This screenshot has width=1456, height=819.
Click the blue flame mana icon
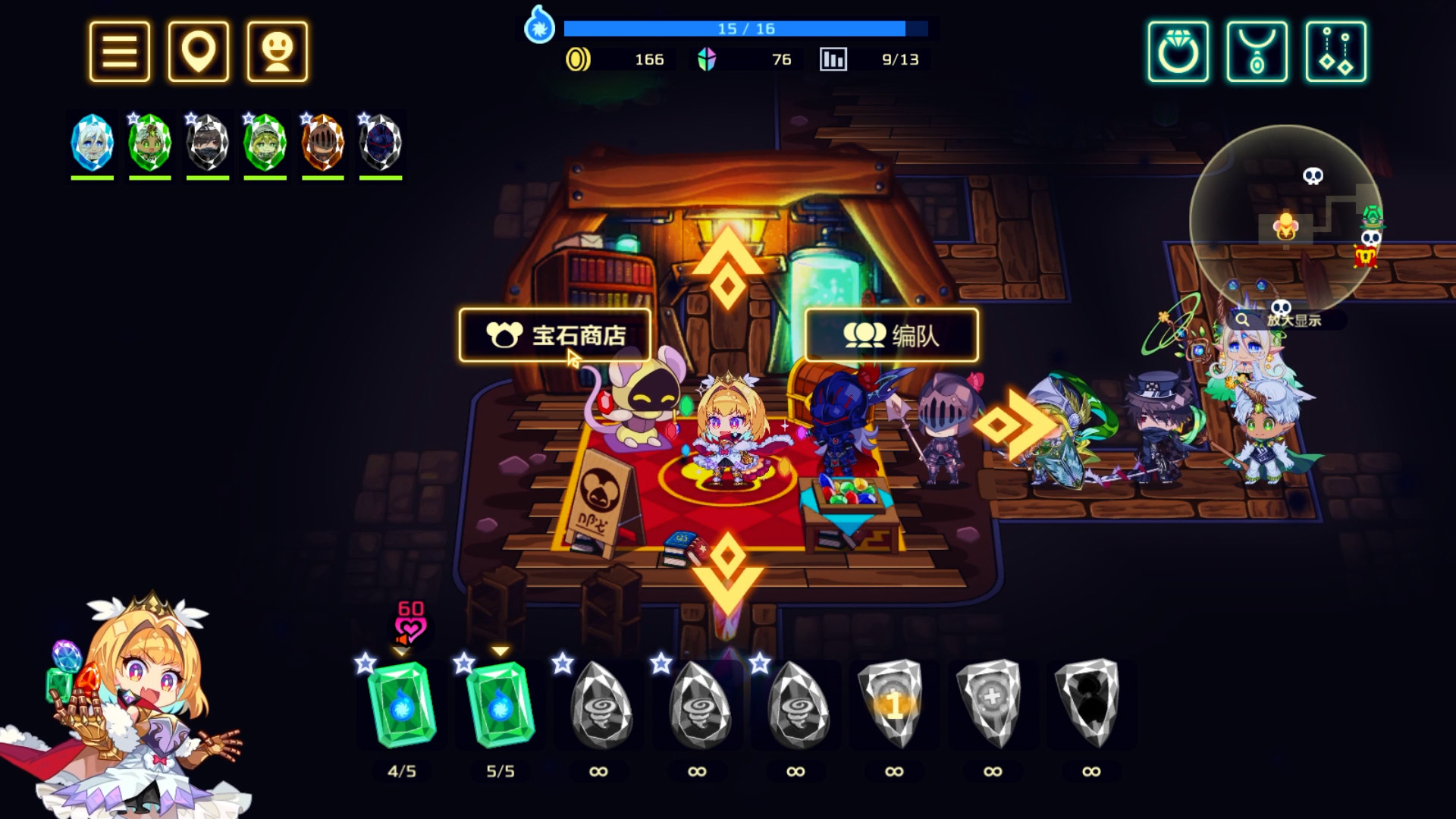[539, 29]
